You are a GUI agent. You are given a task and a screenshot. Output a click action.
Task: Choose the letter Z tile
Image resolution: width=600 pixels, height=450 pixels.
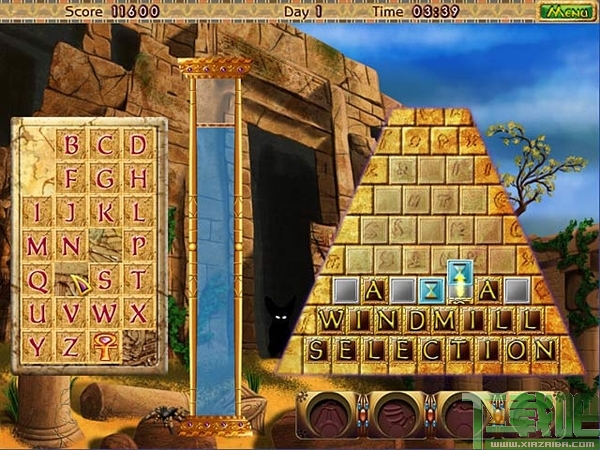click(71, 346)
